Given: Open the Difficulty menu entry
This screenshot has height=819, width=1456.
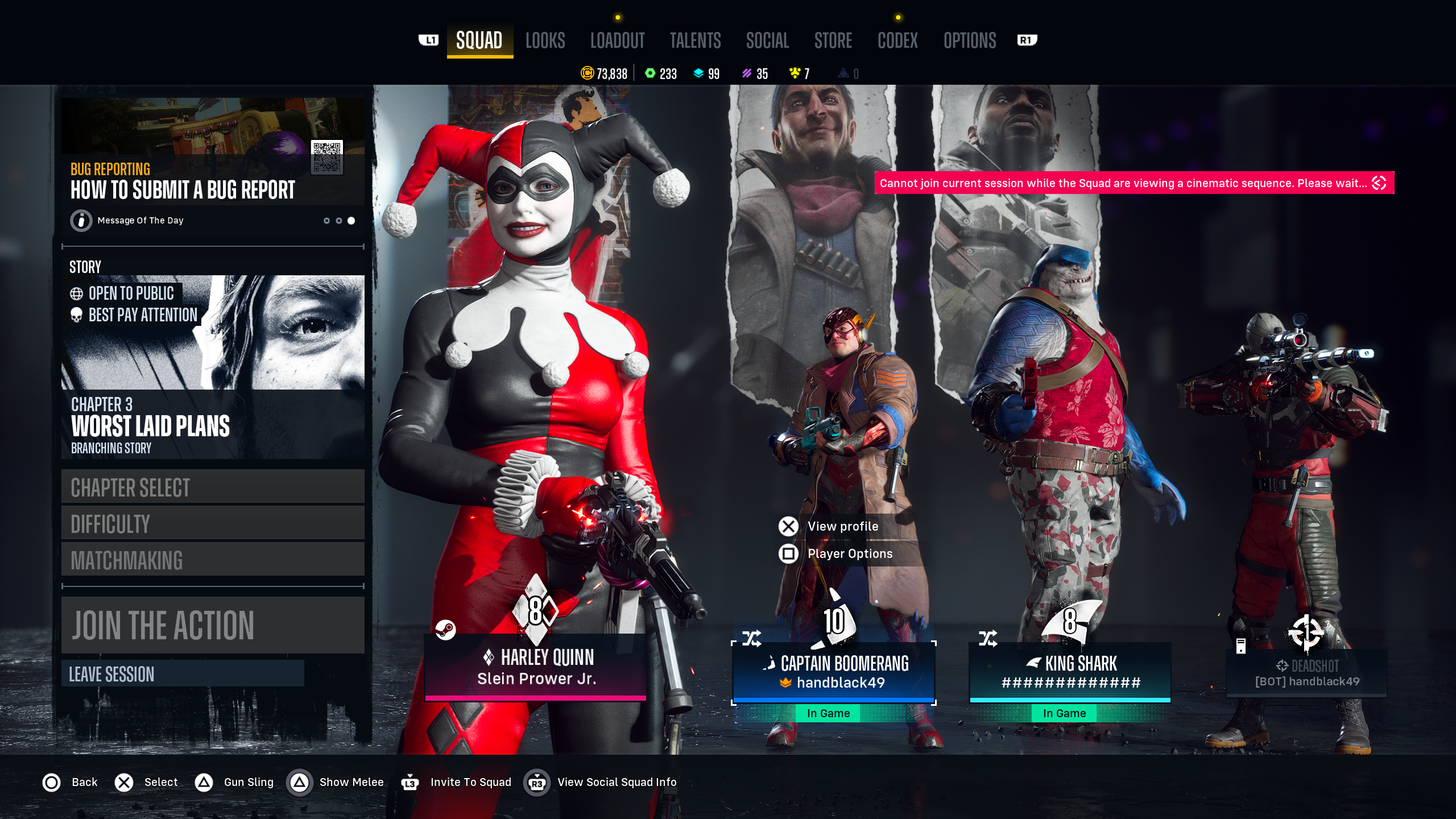Looking at the screenshot, I should coord(212,523).
